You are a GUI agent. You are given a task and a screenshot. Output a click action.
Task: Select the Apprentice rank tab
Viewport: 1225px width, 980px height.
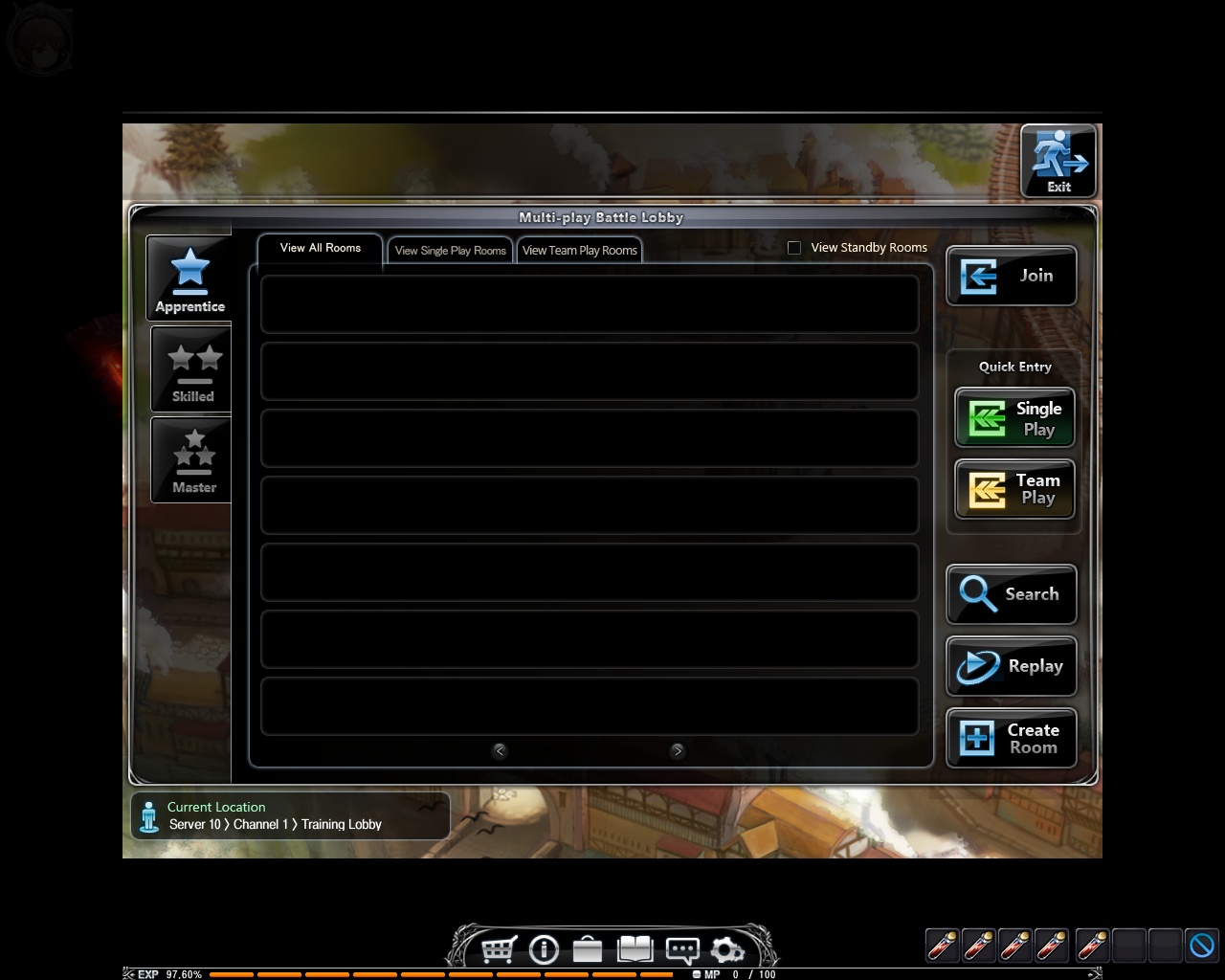click(189, 278)
